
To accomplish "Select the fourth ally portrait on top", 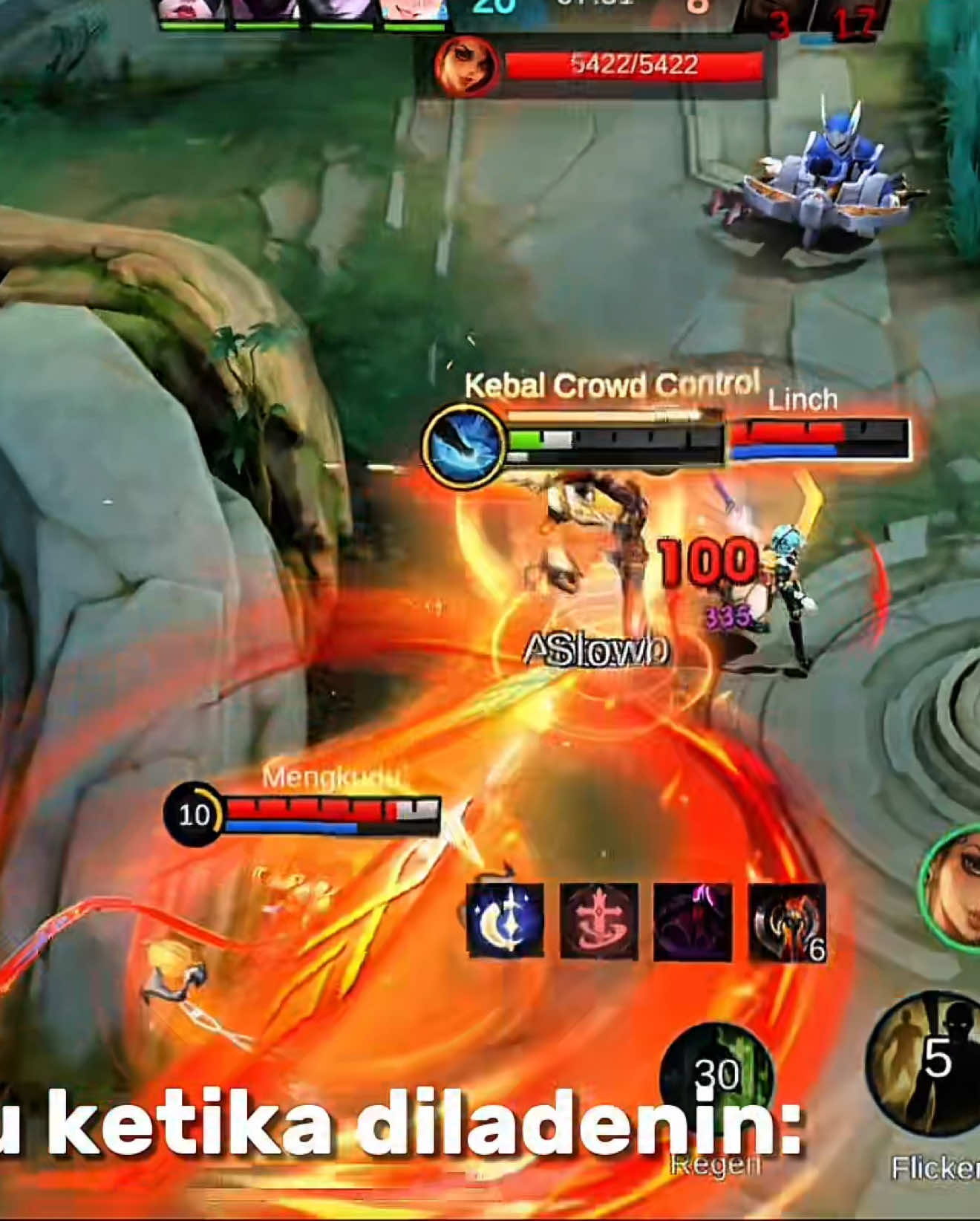I will point(412,10).
